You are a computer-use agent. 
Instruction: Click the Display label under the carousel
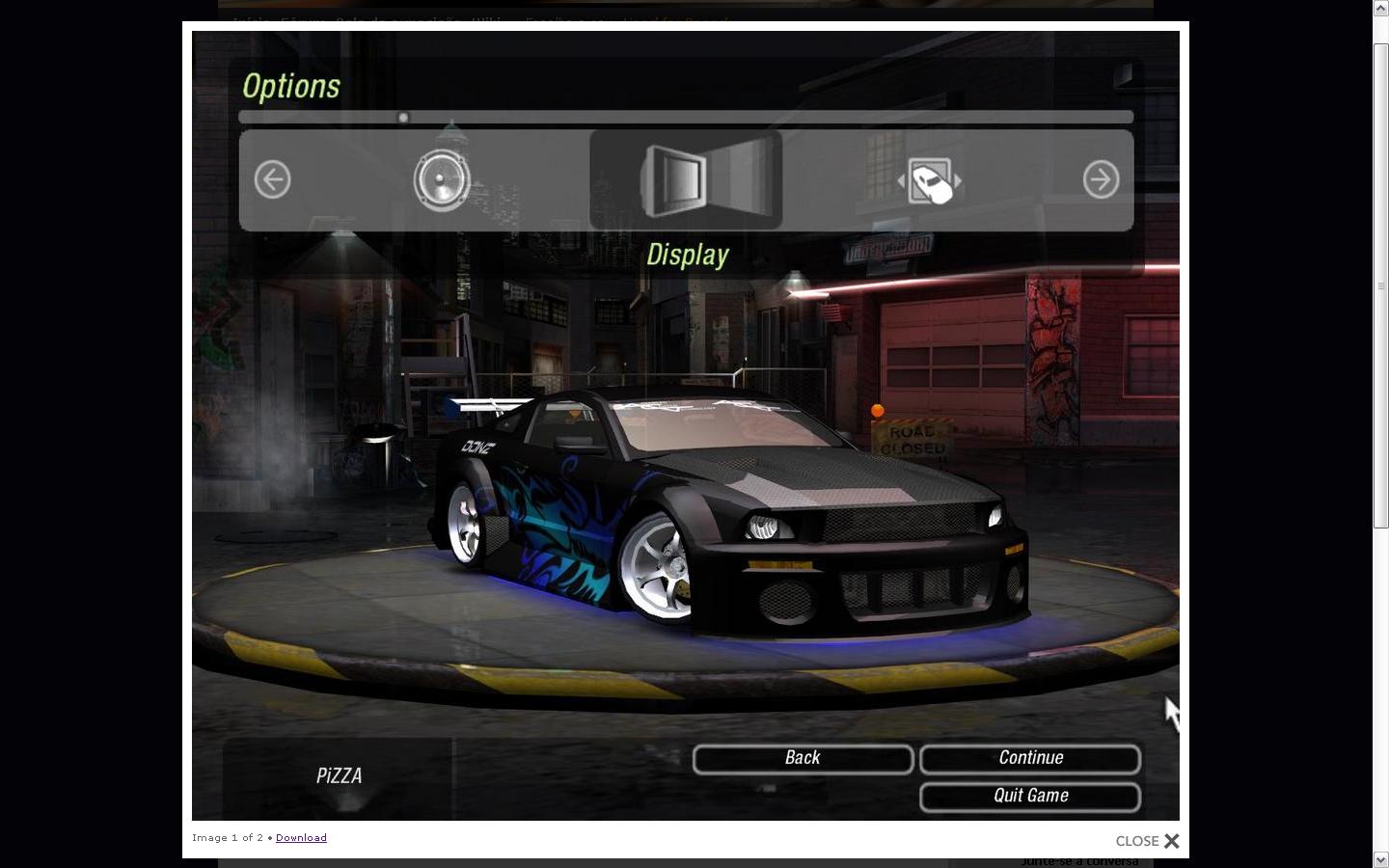pyautogui.click(x=687, y=254)
